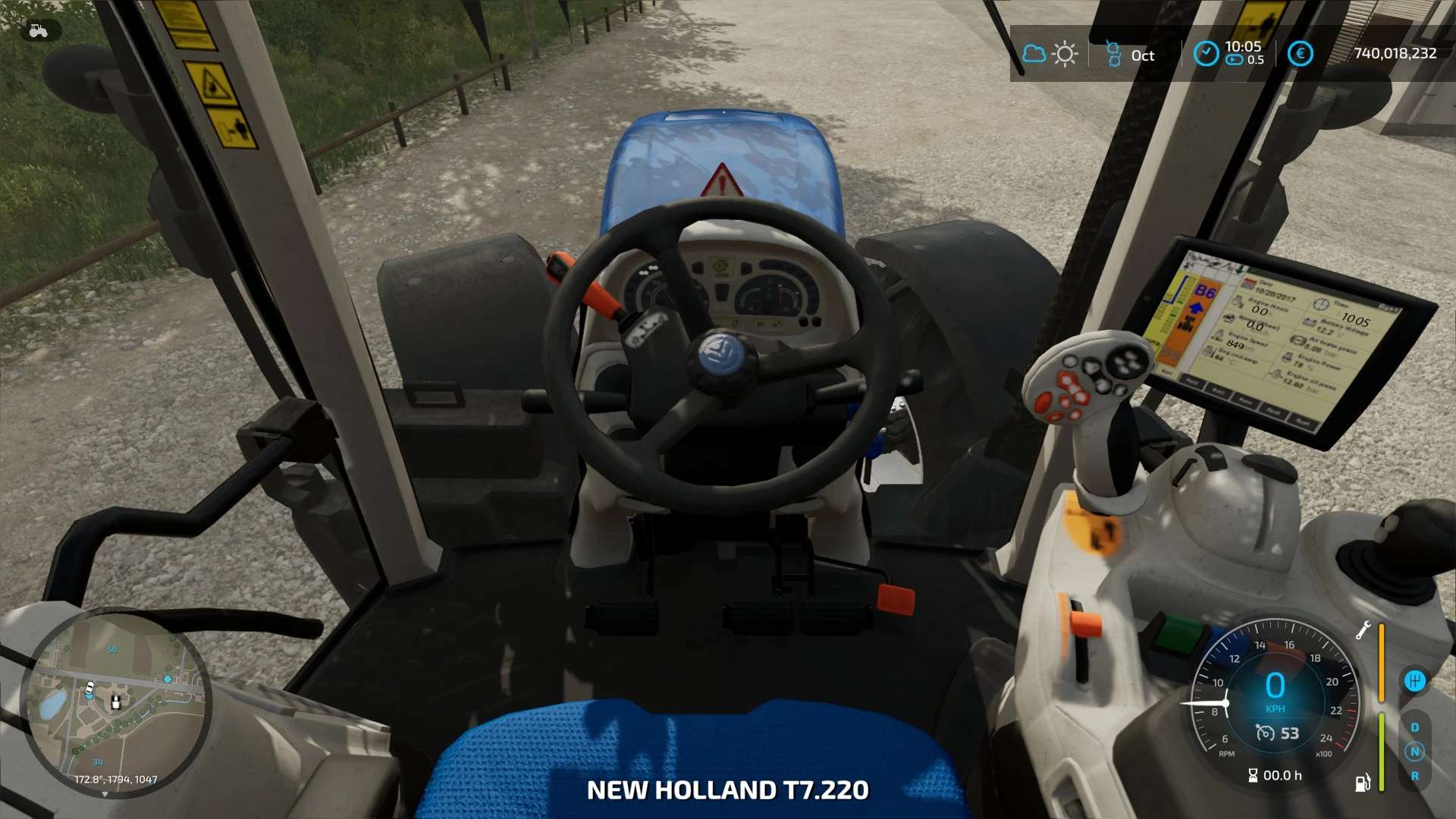Choose the D drive direction indicator
The width and height of the screenshot is (1456, 819).
pos(1414,727)
